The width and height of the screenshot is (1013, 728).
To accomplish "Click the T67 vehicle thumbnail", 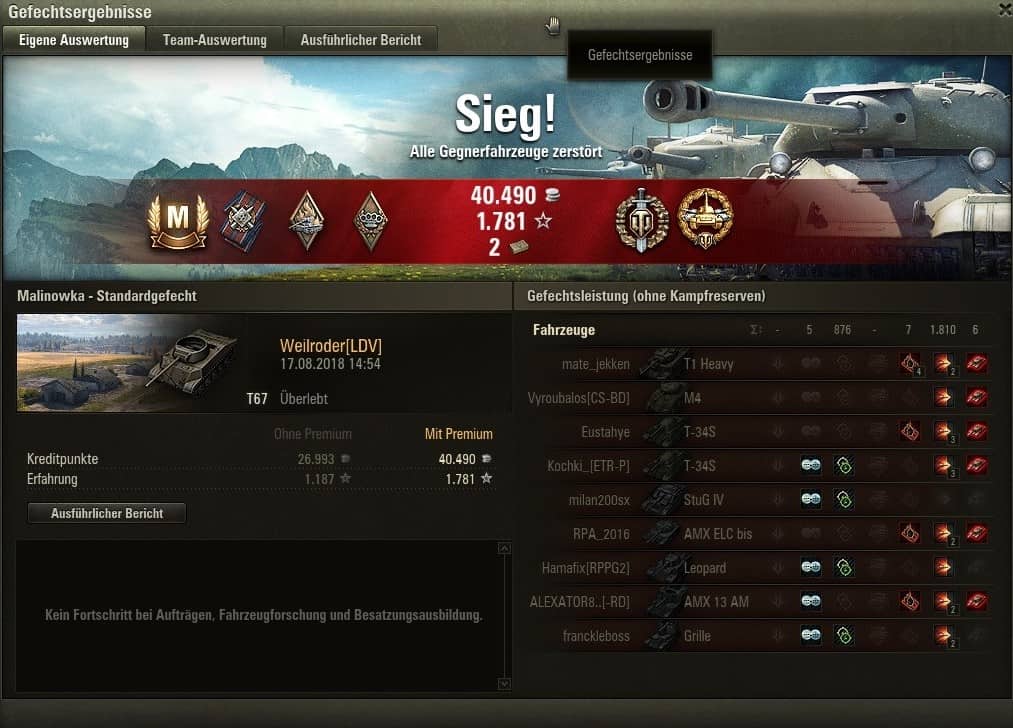I will point(128,363).
